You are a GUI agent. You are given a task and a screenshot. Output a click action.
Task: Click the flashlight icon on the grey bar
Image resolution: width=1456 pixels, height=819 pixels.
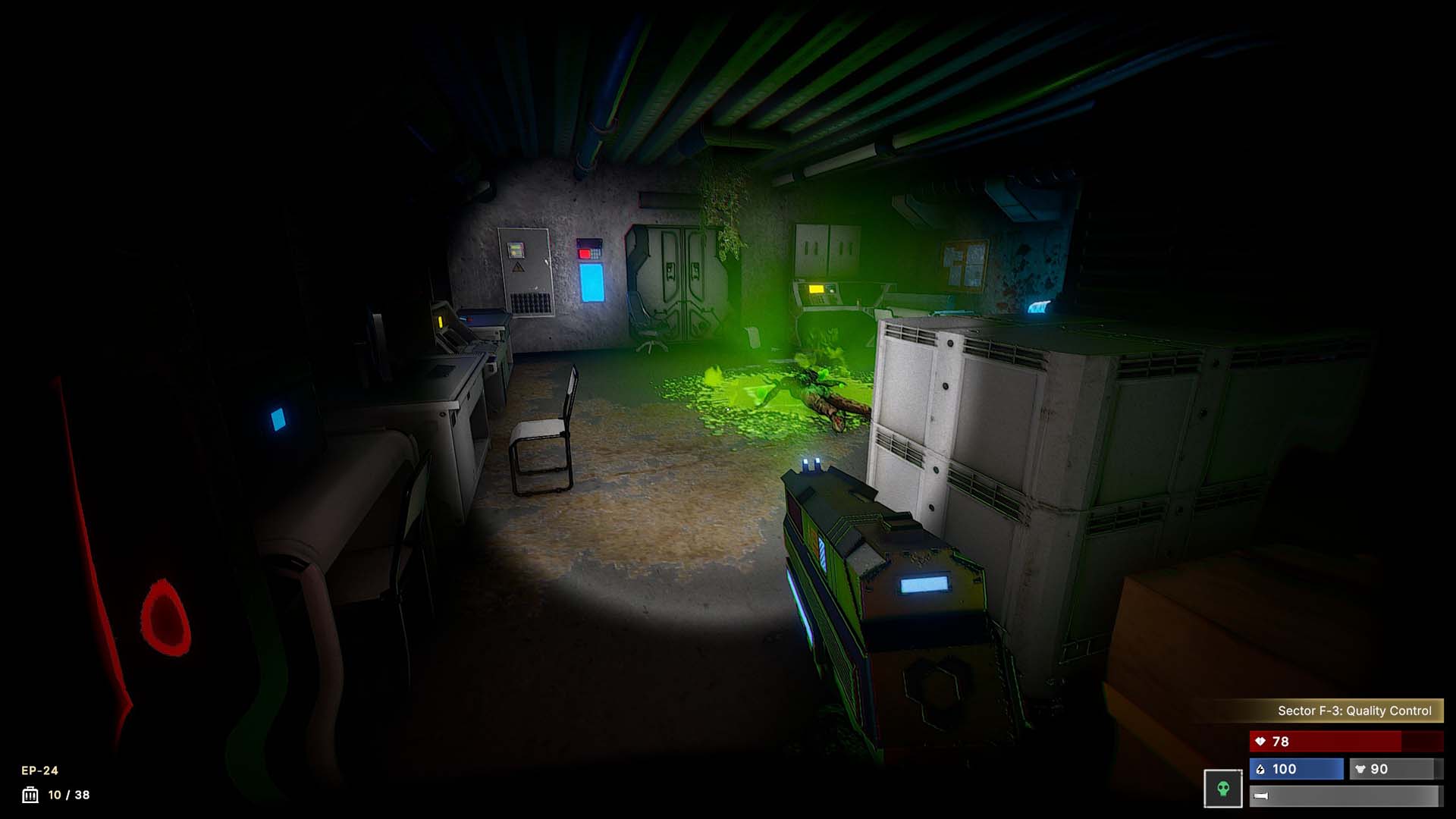[x=1260, y=795]
